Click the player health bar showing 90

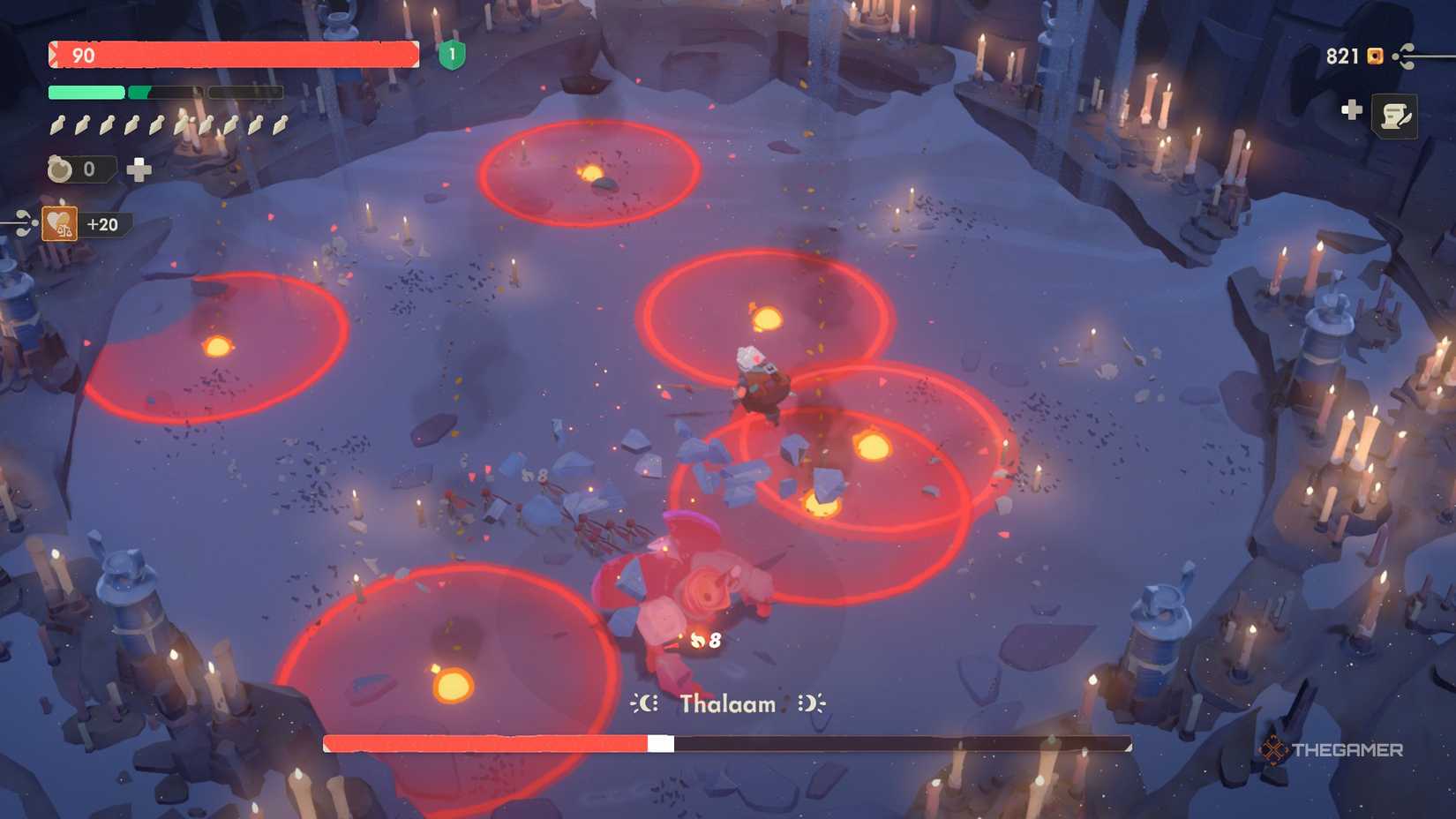(x=234, y=55)
